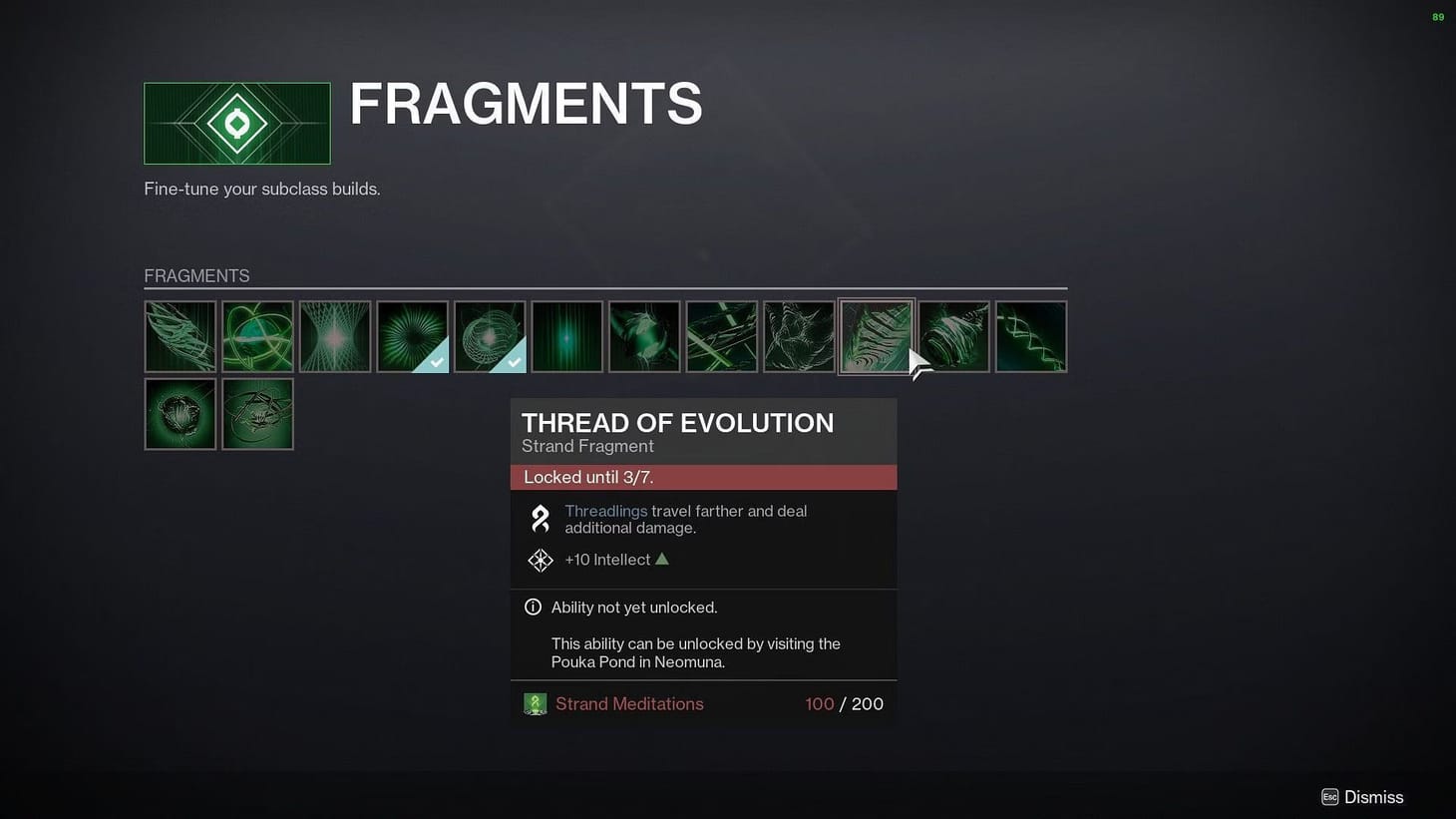Select the tangled-thread fragment in the bottom row
Image resolution: width=1456 pixels, height=819 pixels.
click(257, 413)
